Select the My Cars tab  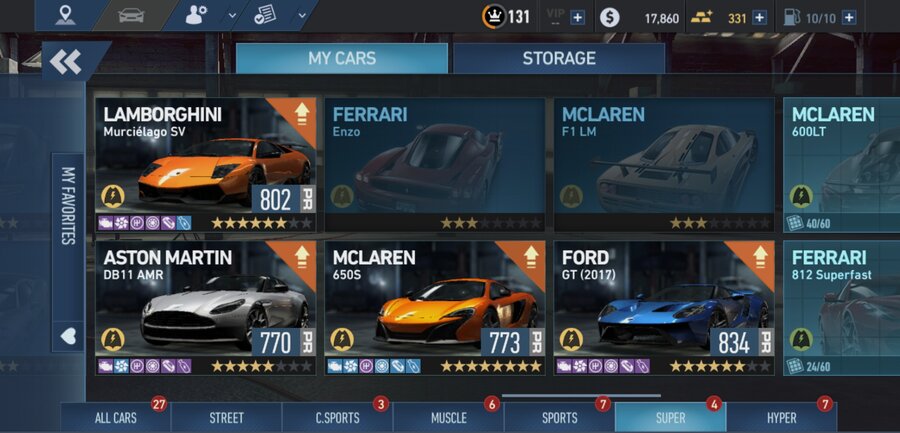[x=341, y=59]
